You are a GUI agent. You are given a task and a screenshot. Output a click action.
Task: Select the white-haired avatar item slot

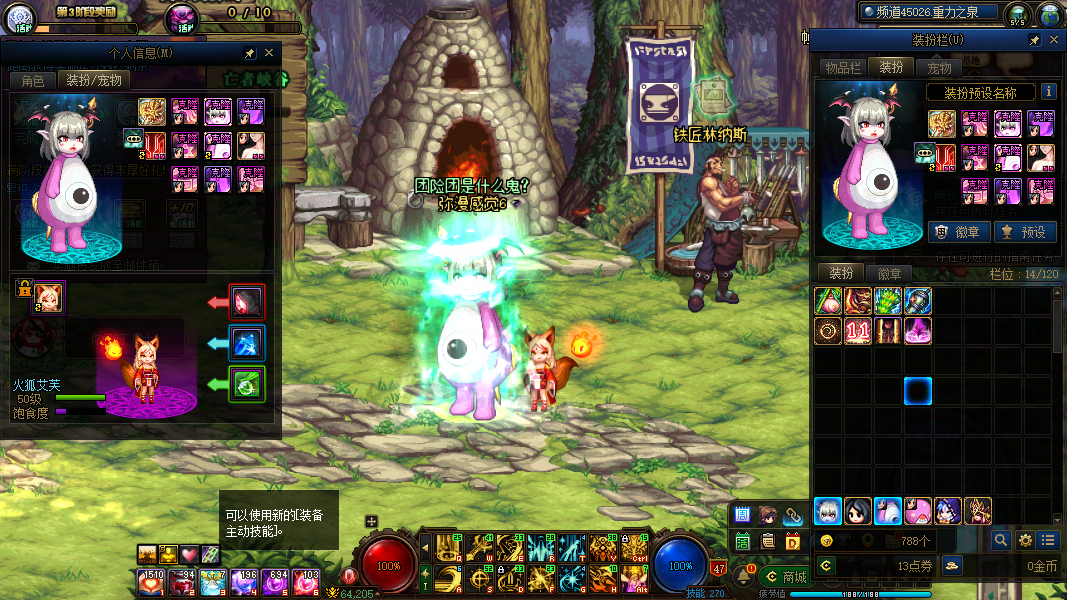tap(827, 511)
